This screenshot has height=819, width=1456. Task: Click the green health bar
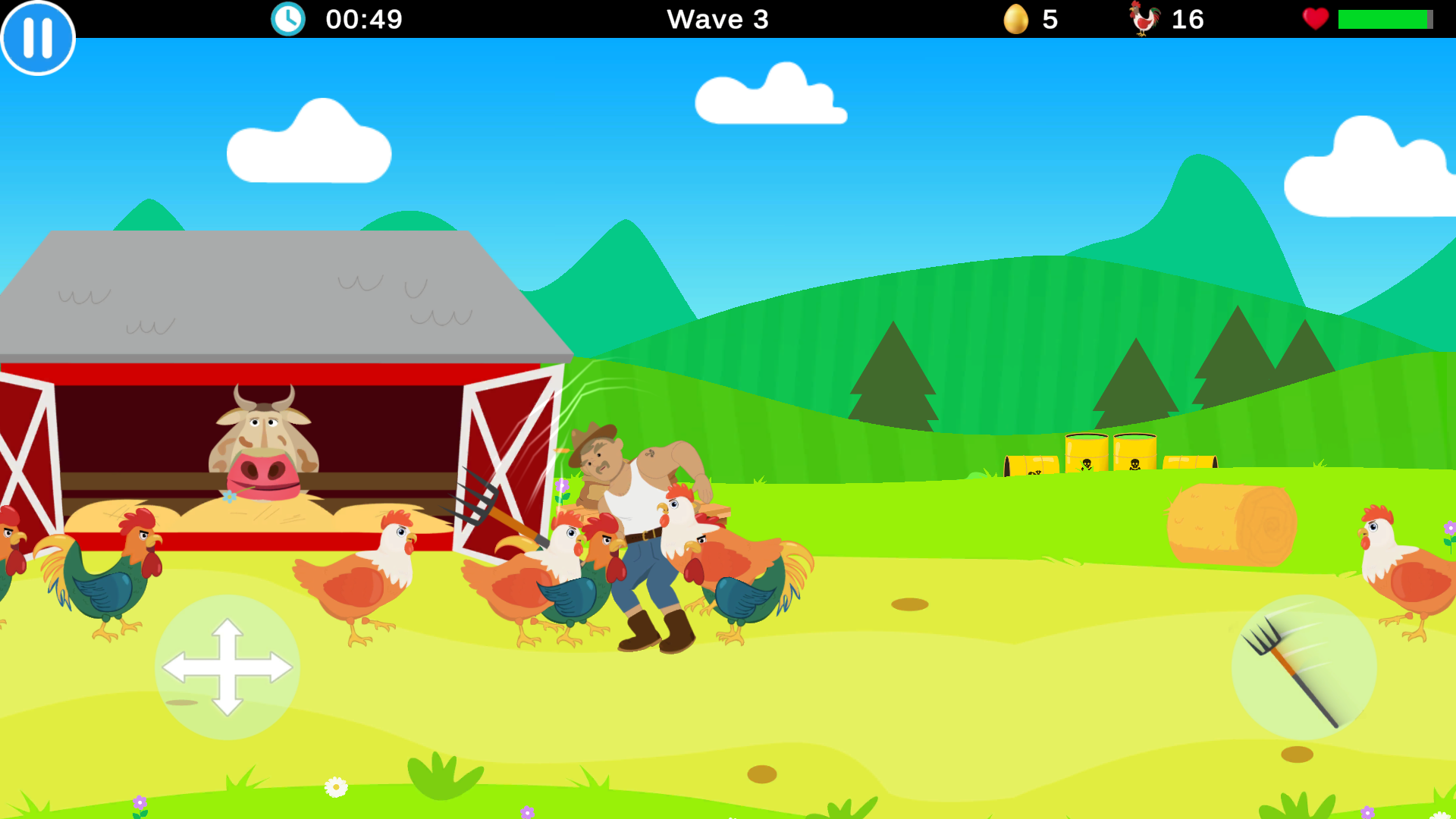(1385, 19)
